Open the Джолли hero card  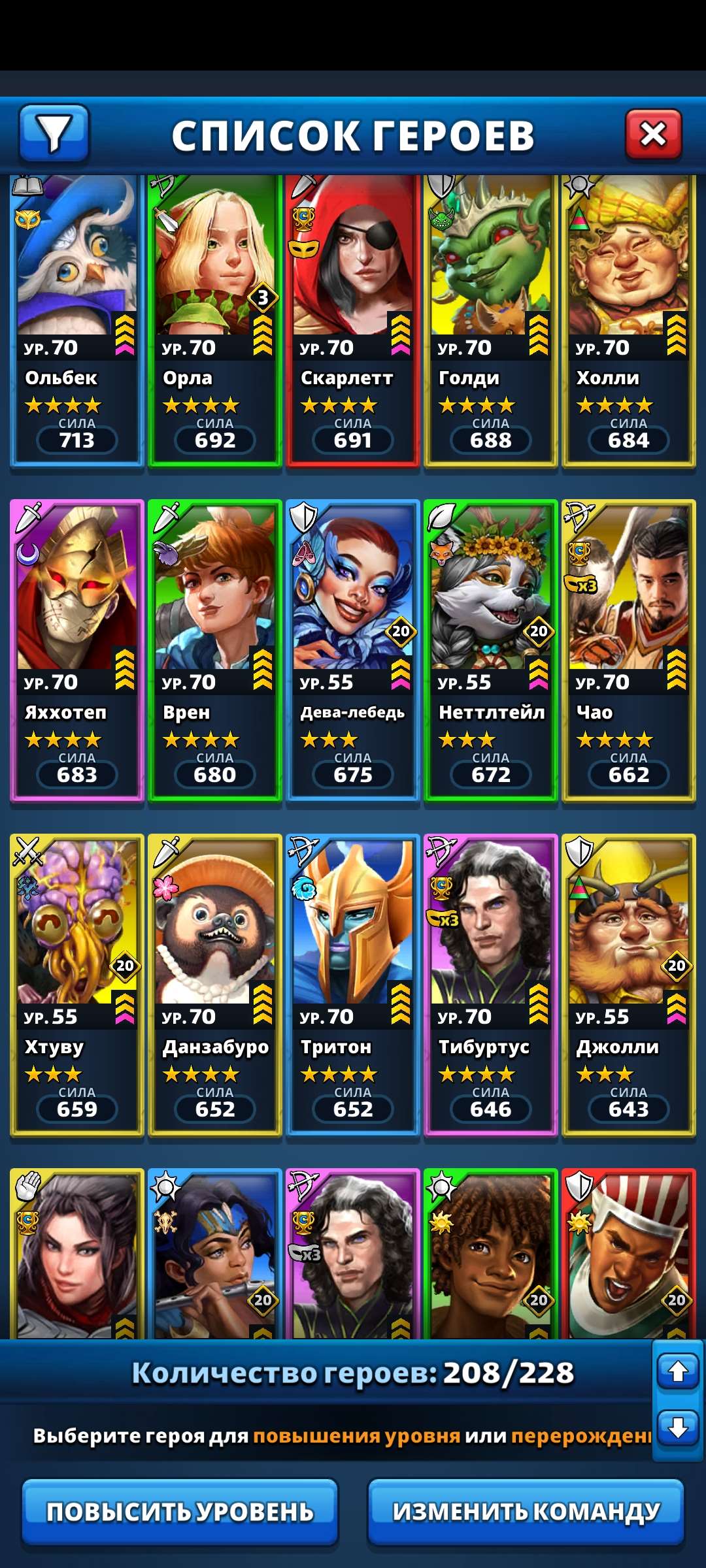(628, 985)
